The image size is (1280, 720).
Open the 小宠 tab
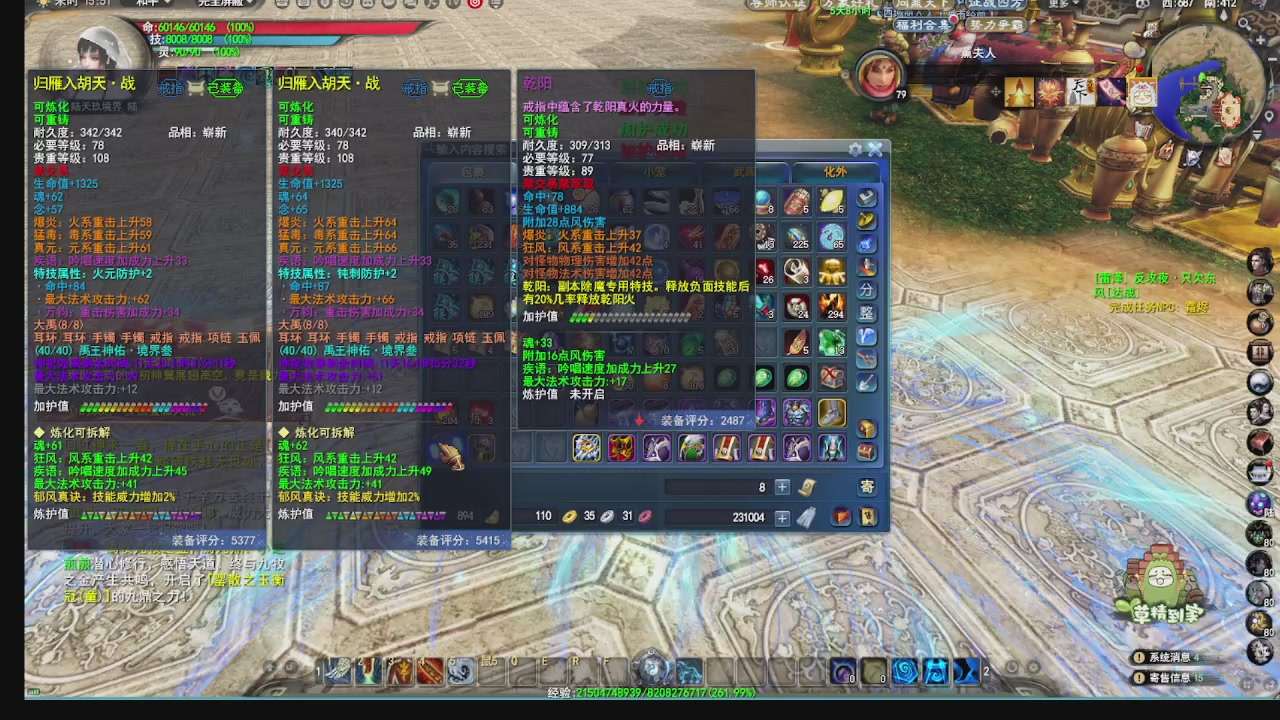(x=655, y=171)
